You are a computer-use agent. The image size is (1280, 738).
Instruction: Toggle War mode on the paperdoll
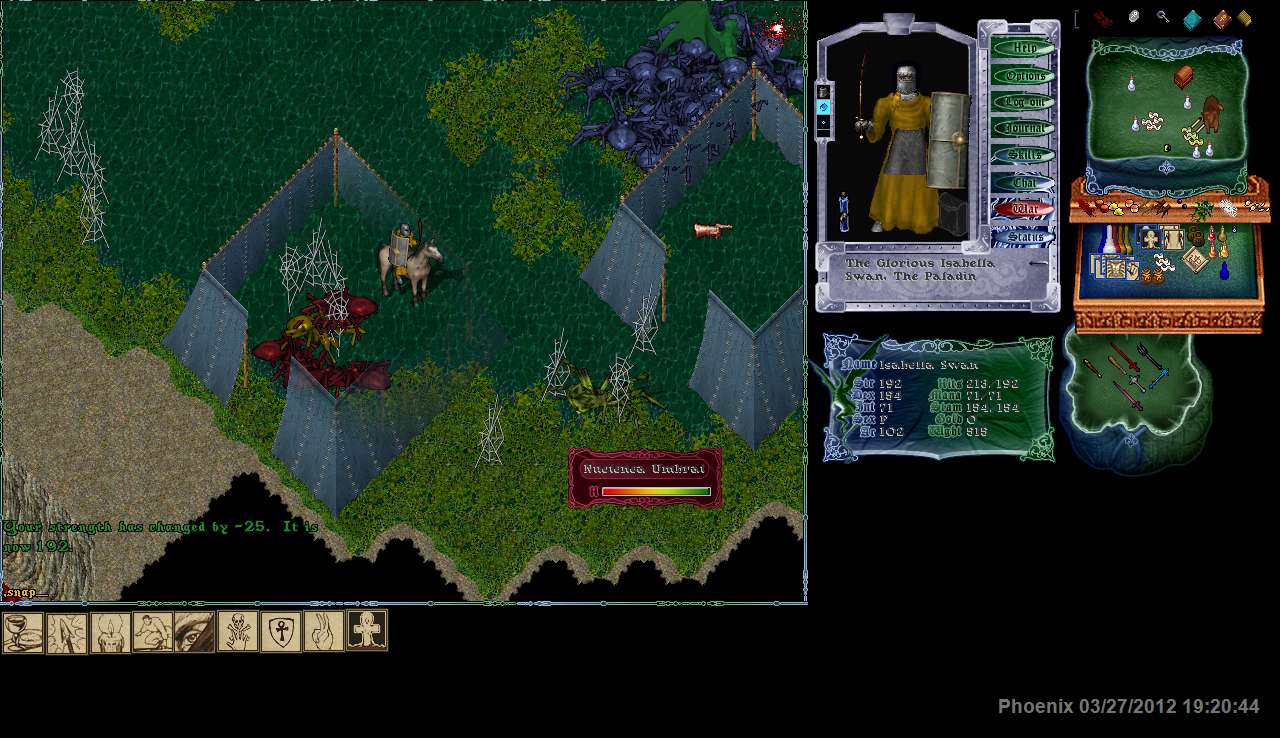(x=1023, y=209)
